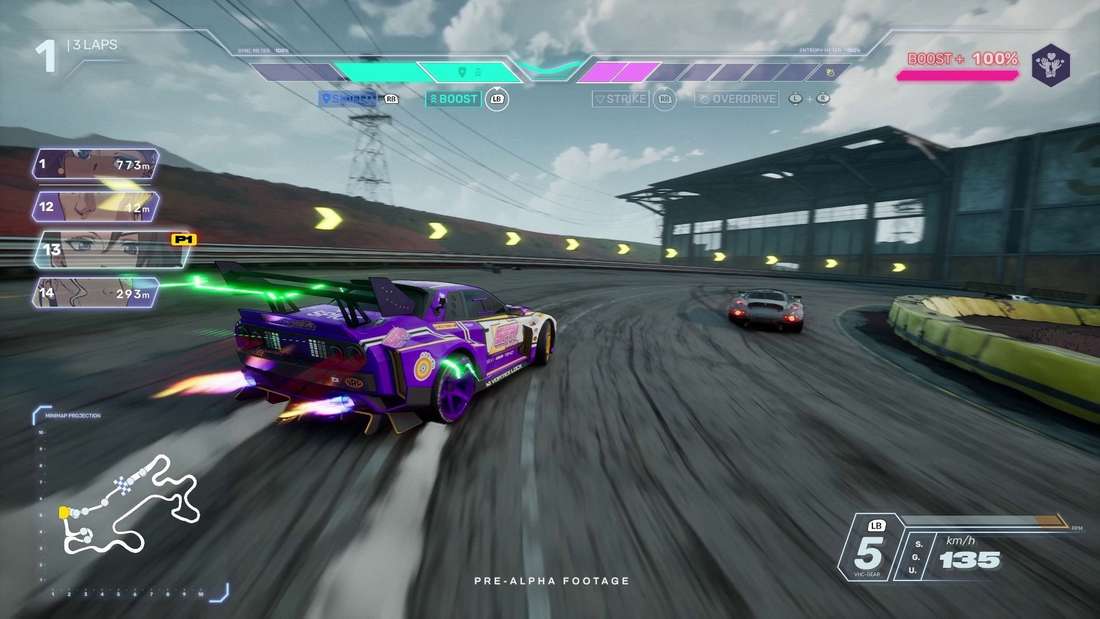Activate the Overdrive ability label
Screen dimensions: 1100x619
[x=737, y=99]
